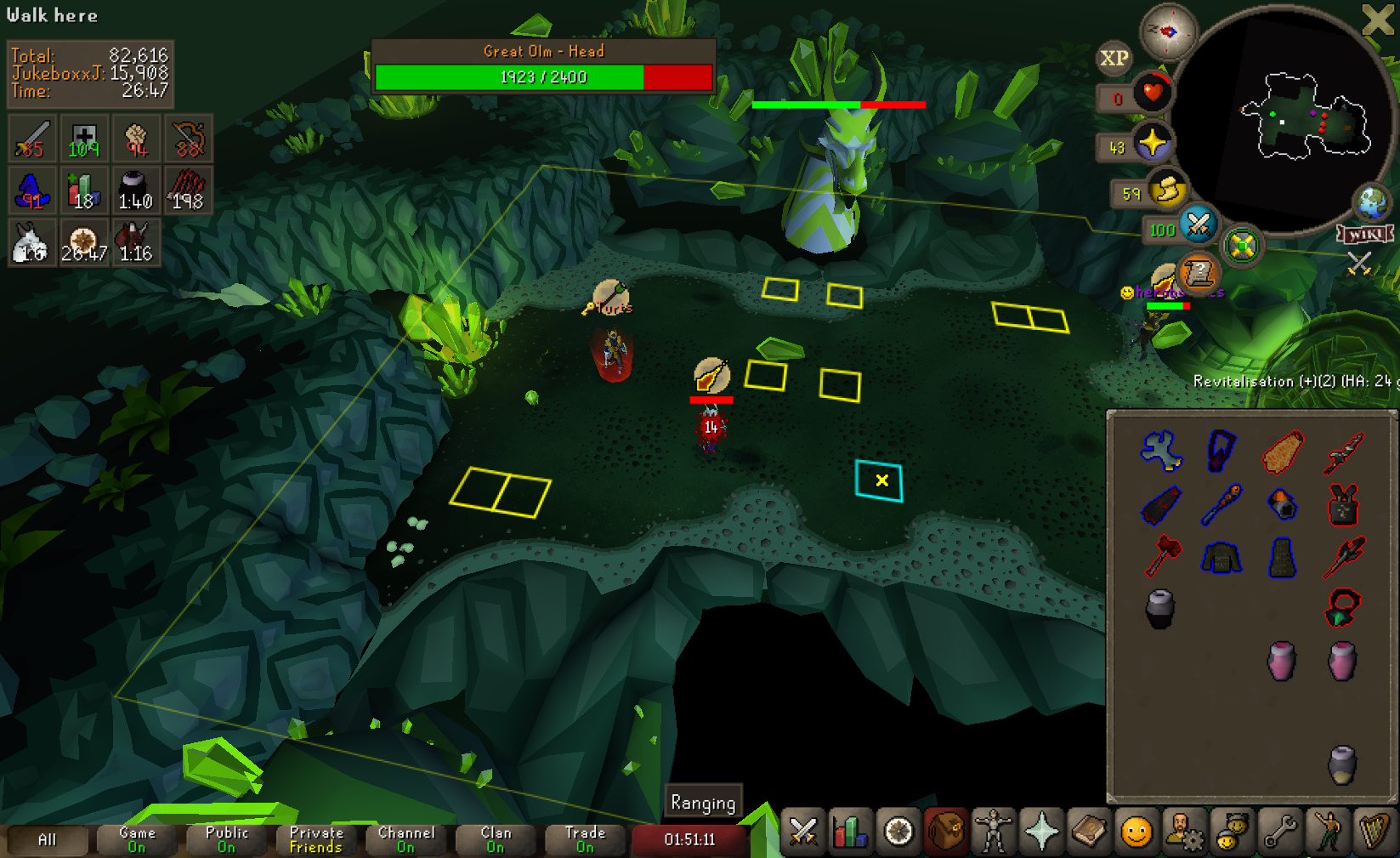Switch to the Clan chat filter tab
The width and height of the screenshot is (1400, 858).
pos(496,839)
